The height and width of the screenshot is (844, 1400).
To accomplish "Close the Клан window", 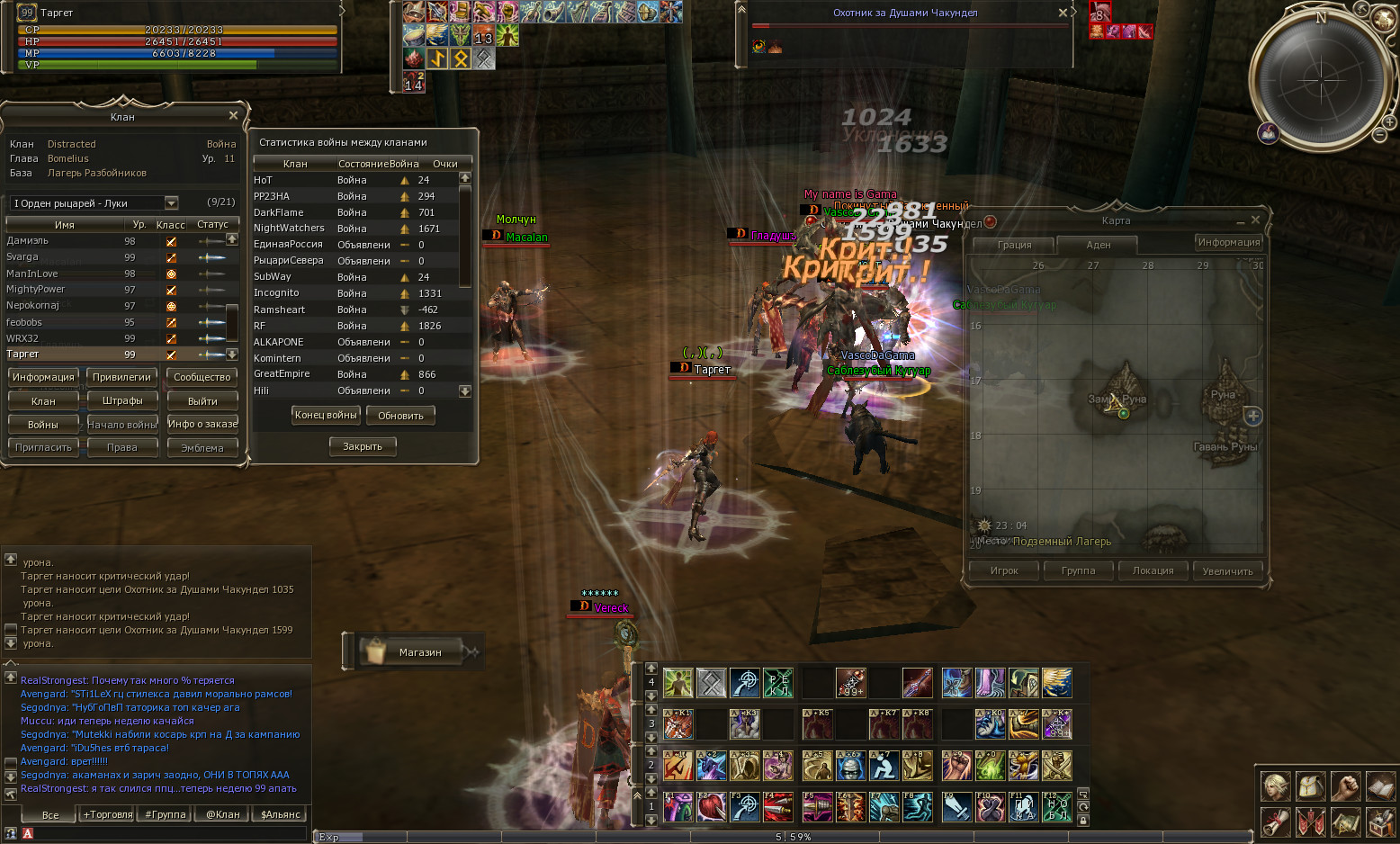I will tap(233, 116).
